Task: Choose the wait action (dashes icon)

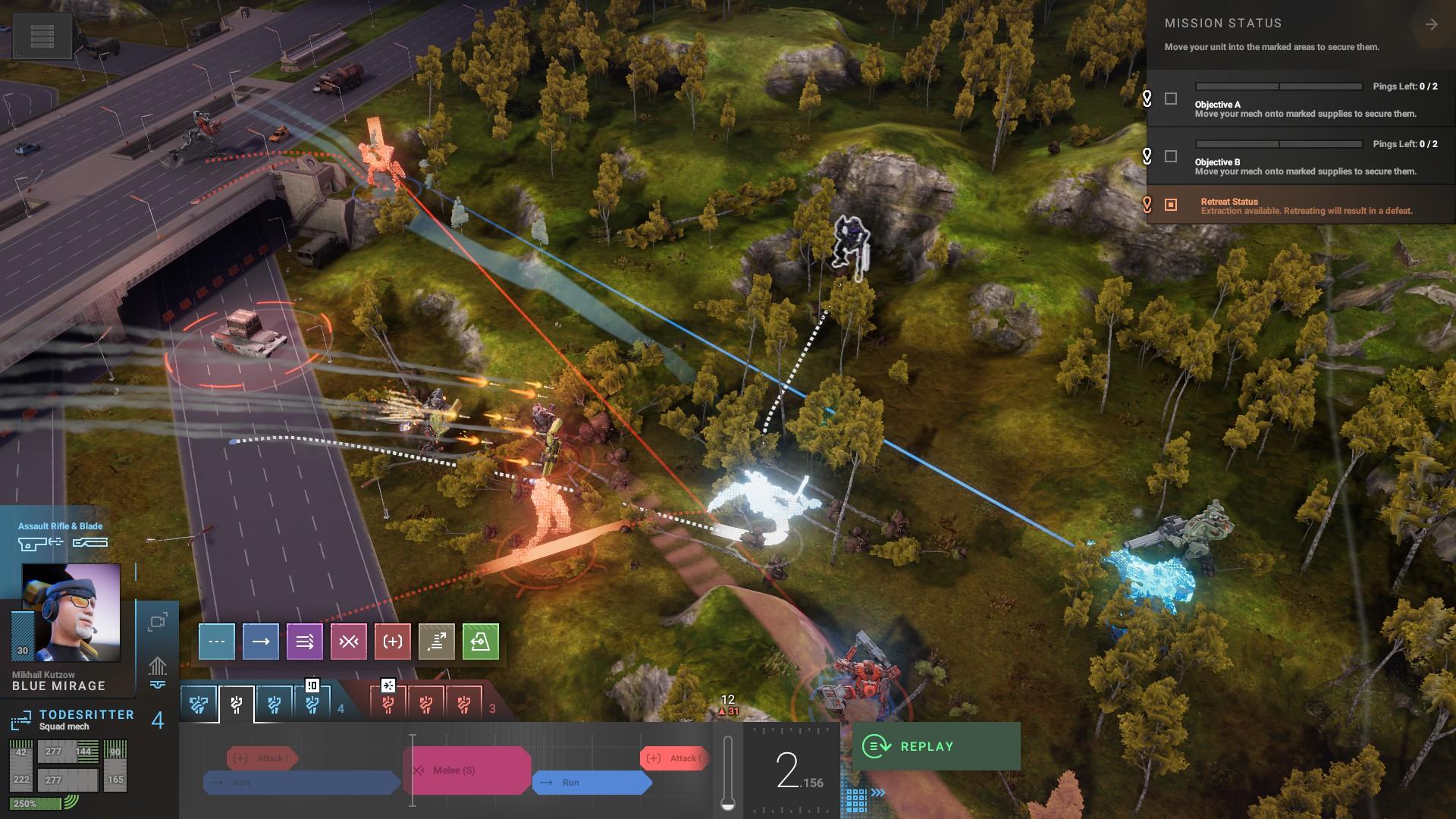Action: tap(217, 642)
